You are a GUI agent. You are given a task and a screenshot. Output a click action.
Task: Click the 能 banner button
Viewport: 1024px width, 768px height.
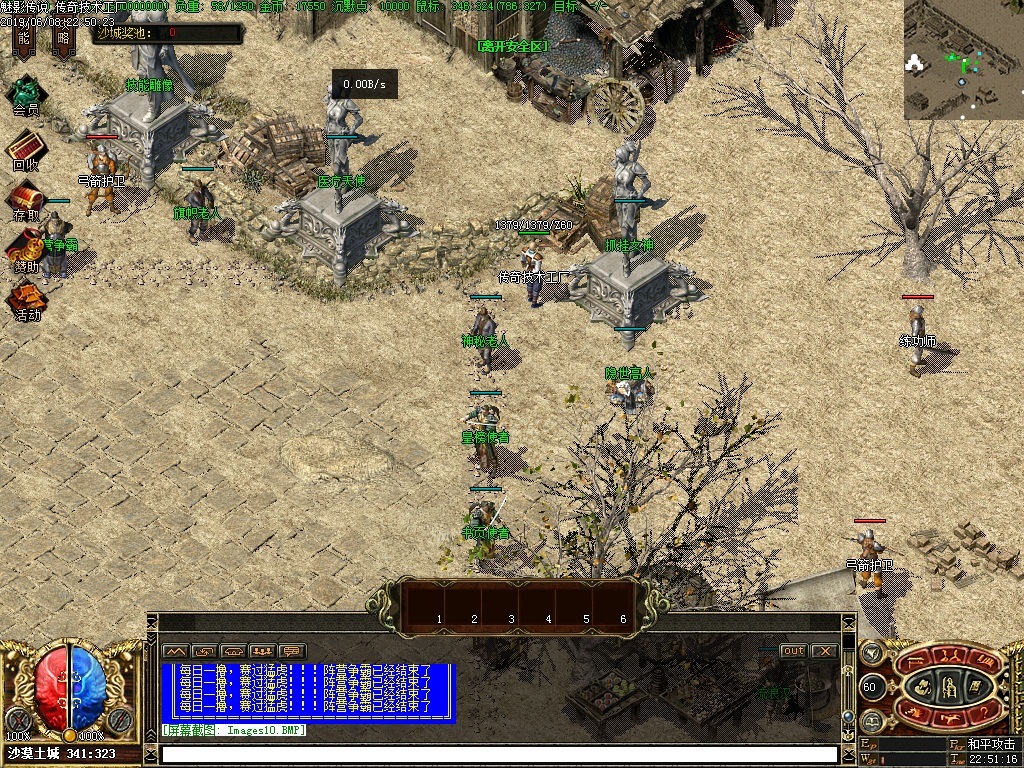tap(24, 40)
